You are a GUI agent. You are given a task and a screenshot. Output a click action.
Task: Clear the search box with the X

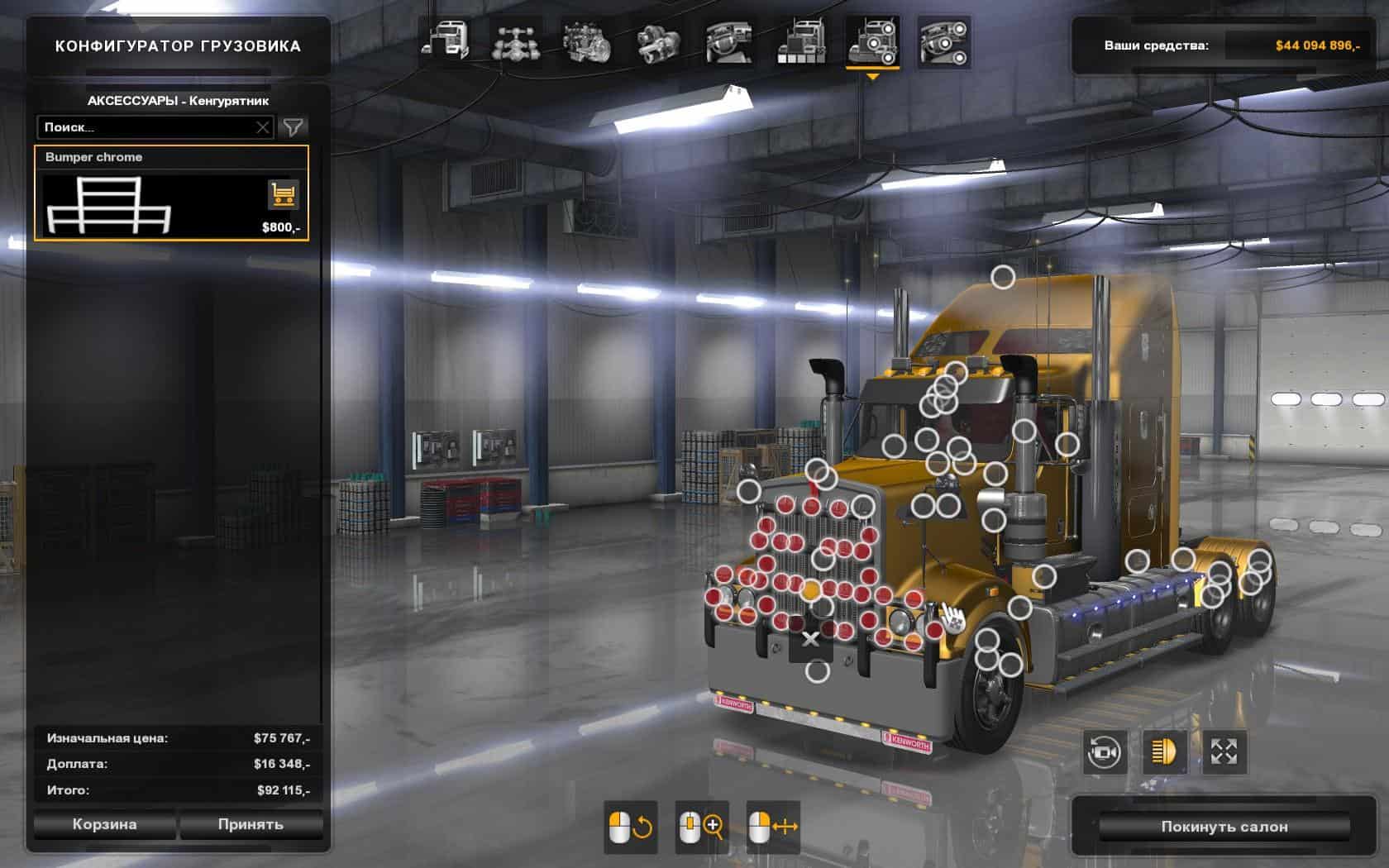[x=263, y=127]
